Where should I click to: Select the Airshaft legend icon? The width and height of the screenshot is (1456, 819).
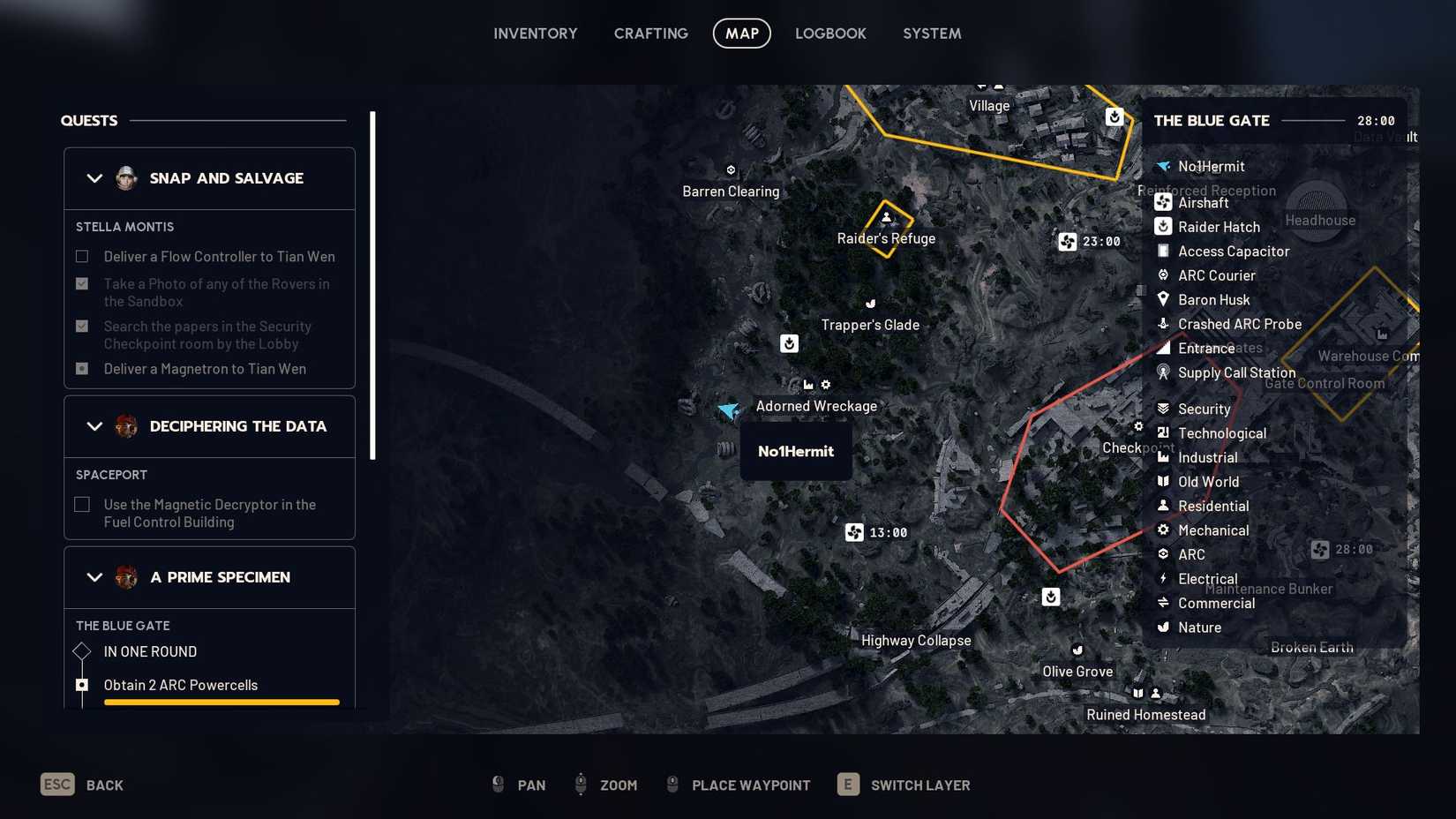click(1161, 202)
